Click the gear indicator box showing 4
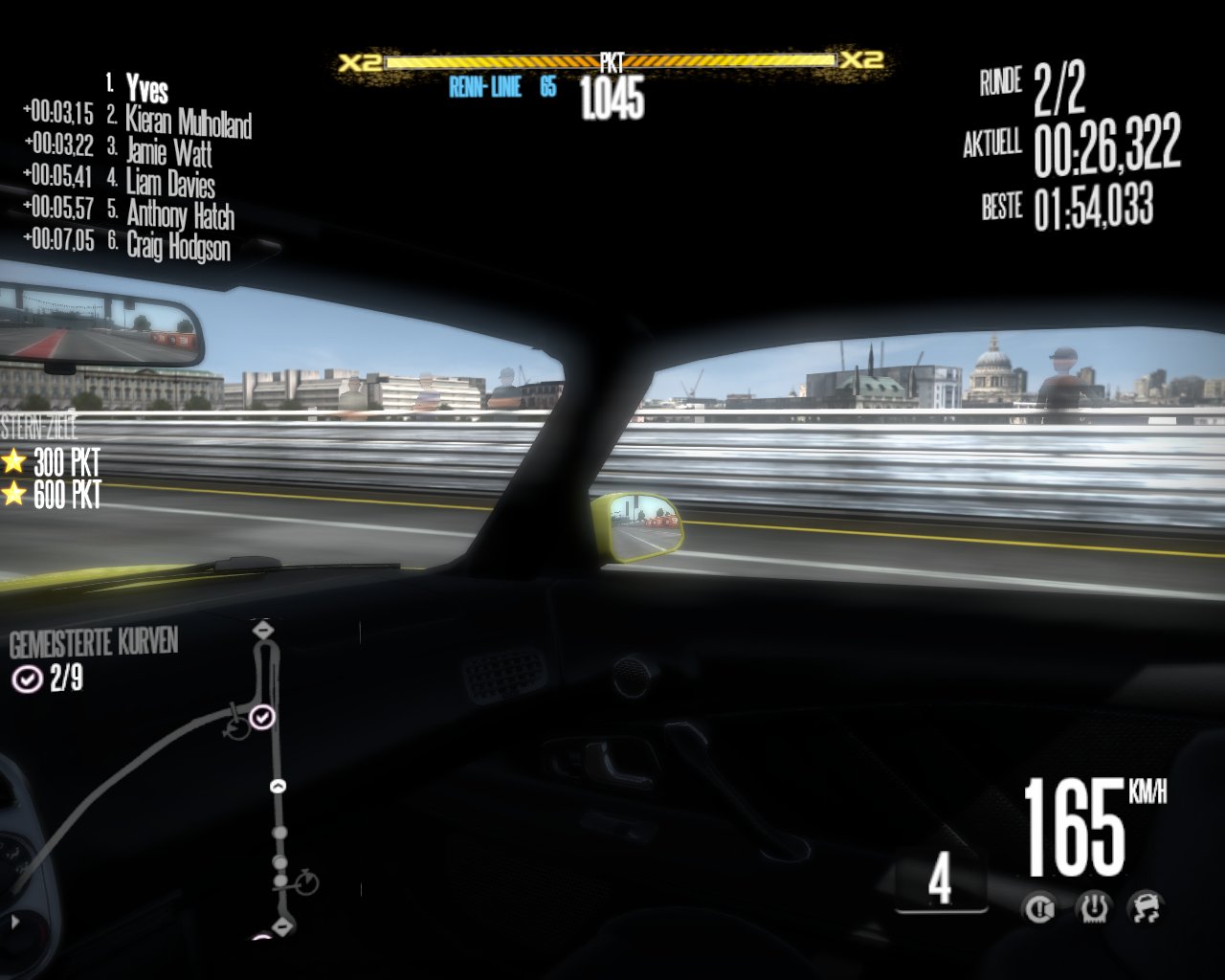Screen dimensions: 1225x980 (x=940, y=880)
